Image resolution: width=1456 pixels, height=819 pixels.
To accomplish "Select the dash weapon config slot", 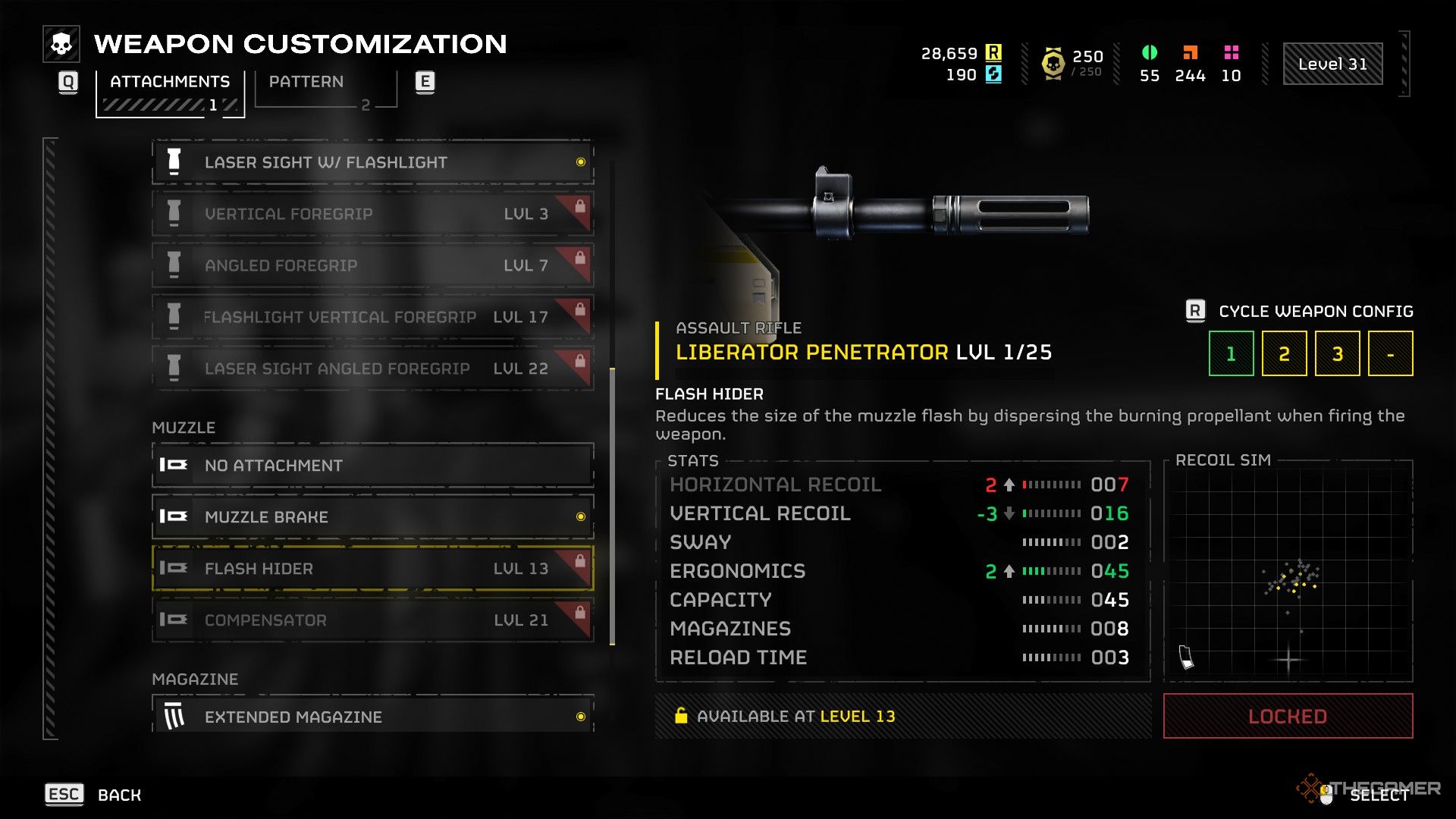I will [x=1390, y=353].
